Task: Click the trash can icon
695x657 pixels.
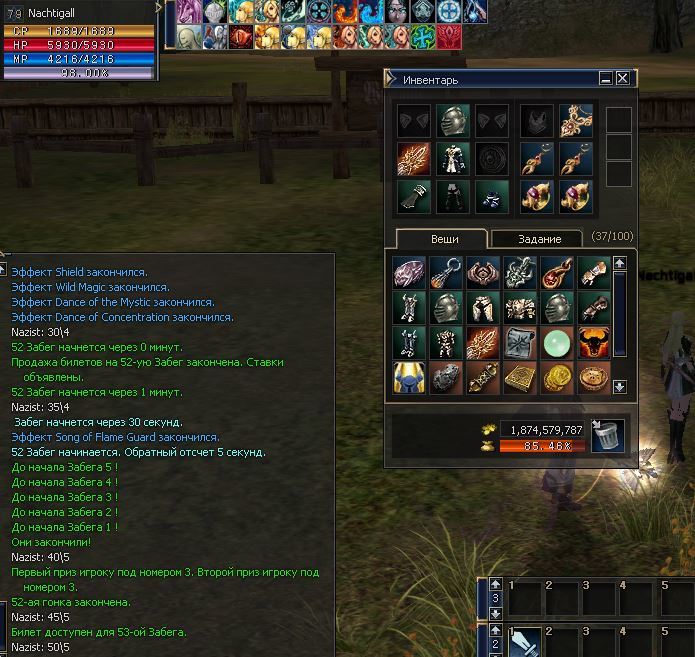Action: [607, 436]
